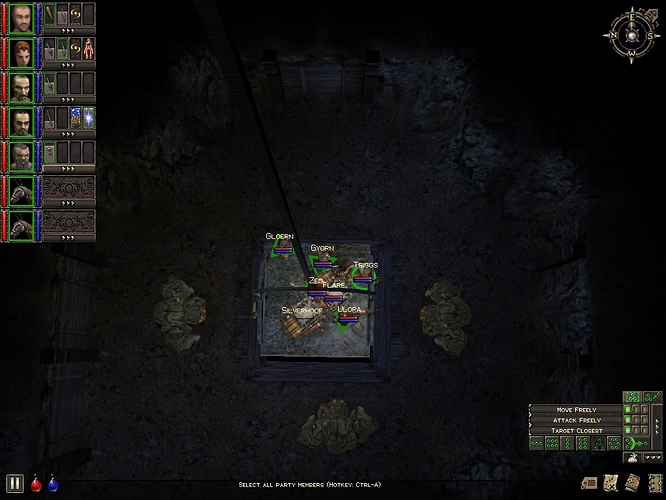Image resolution: width=666 pixels, height=500 pixels.
Task: Open the journal book icon
Action: click(x=632, y=482)
